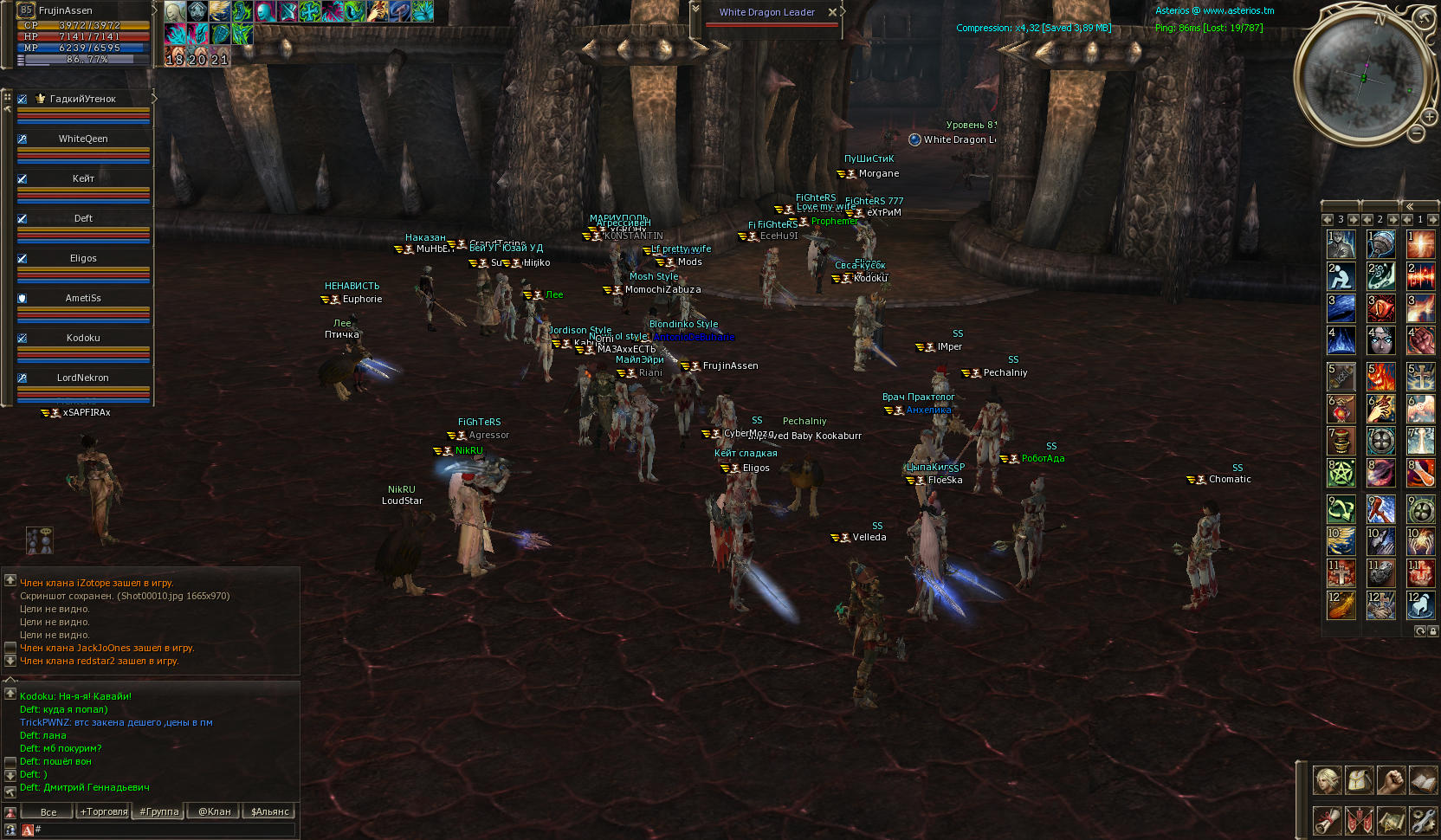Switch chat to the +Торговля tab
Viewport: 1441px width, 840px height.
[103, 811]
